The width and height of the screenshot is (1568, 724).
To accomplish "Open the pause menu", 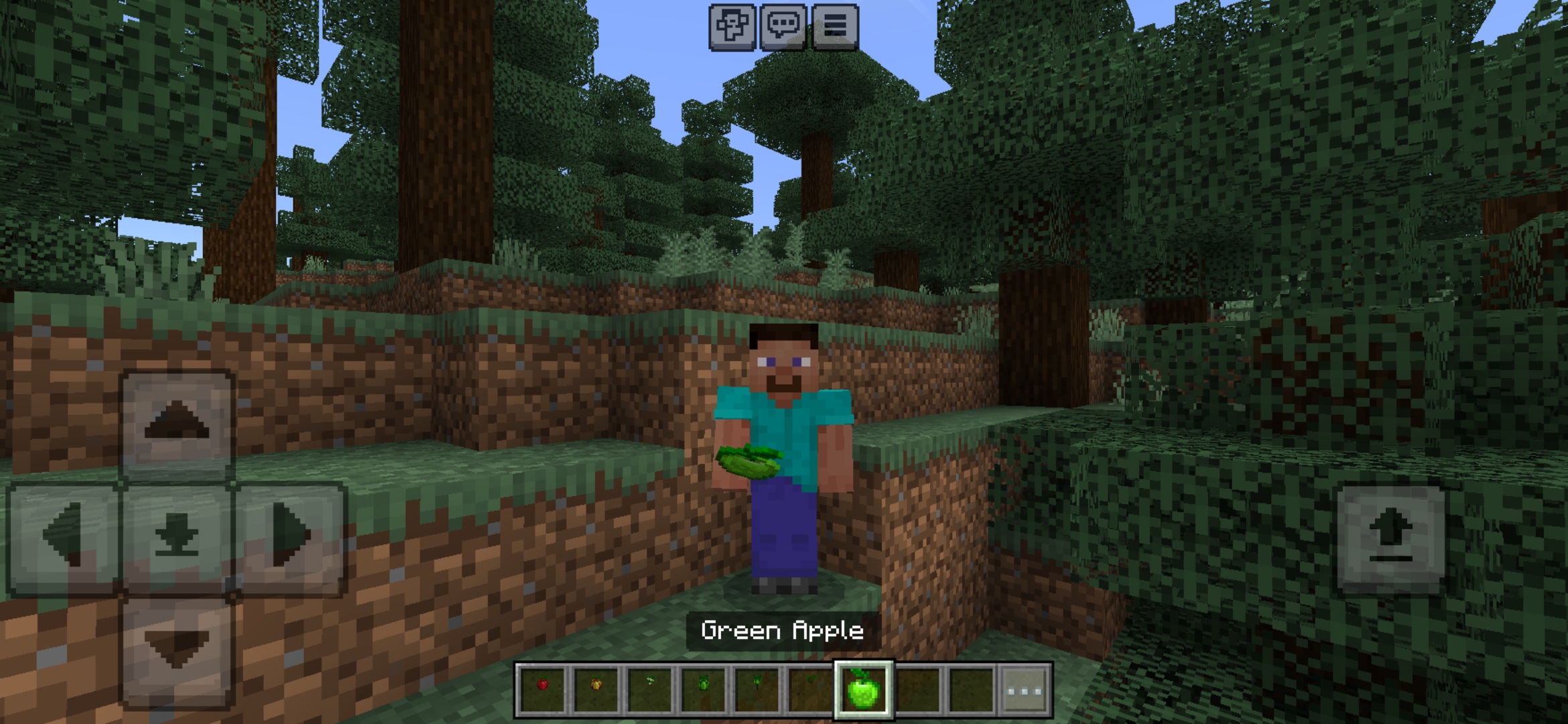I will 836,28.
